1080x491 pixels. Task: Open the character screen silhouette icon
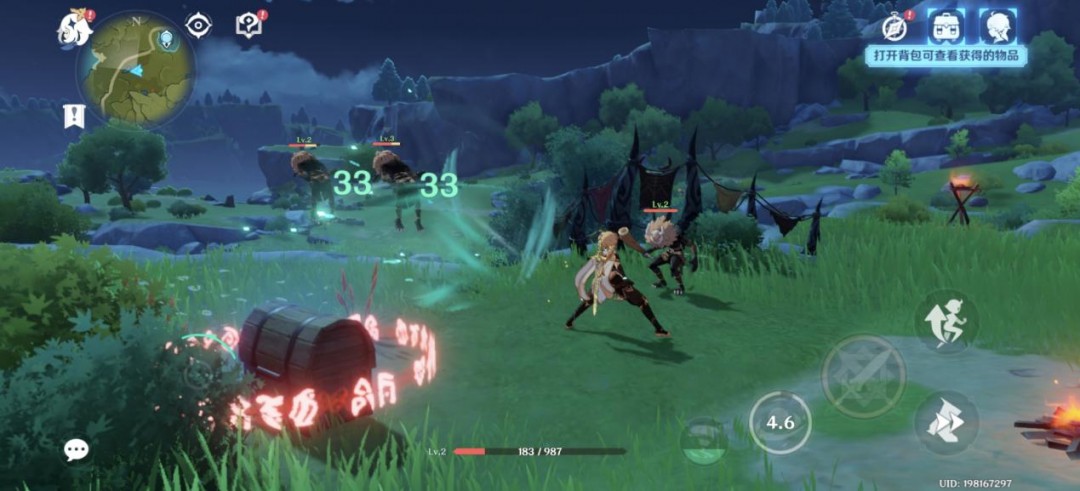(997, 27)
